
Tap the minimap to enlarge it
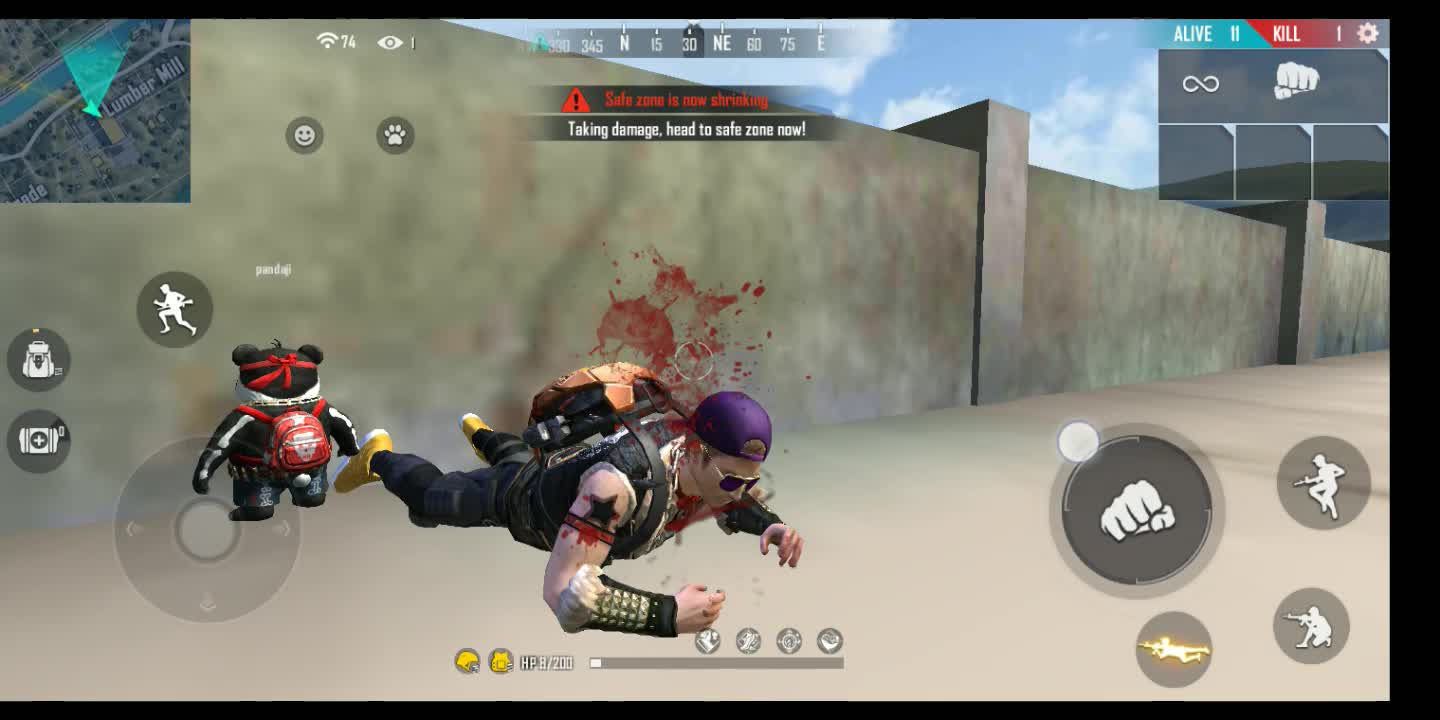(x=95, y=110)
